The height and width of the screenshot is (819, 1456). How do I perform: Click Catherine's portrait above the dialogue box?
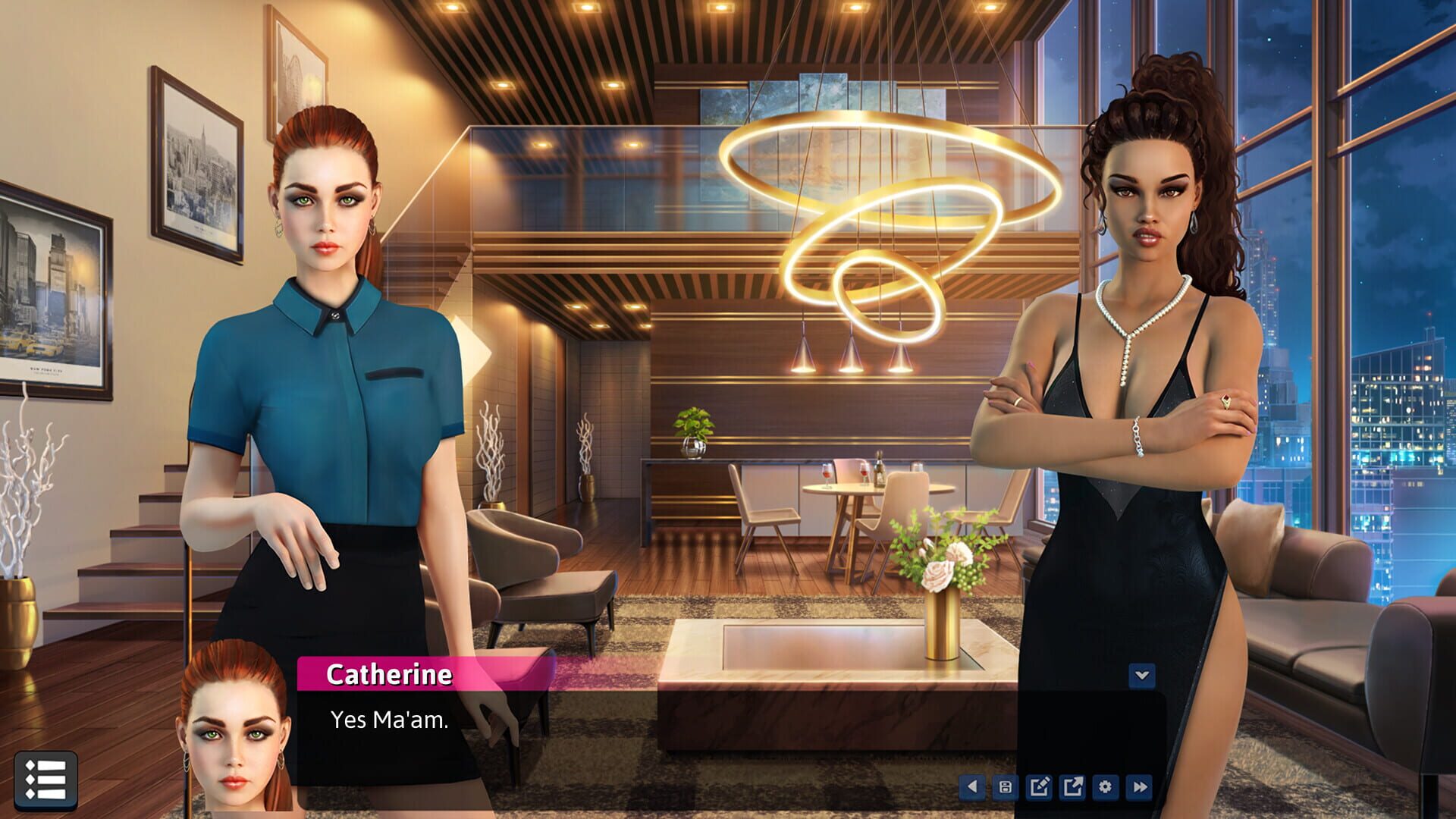click(235, 728)
